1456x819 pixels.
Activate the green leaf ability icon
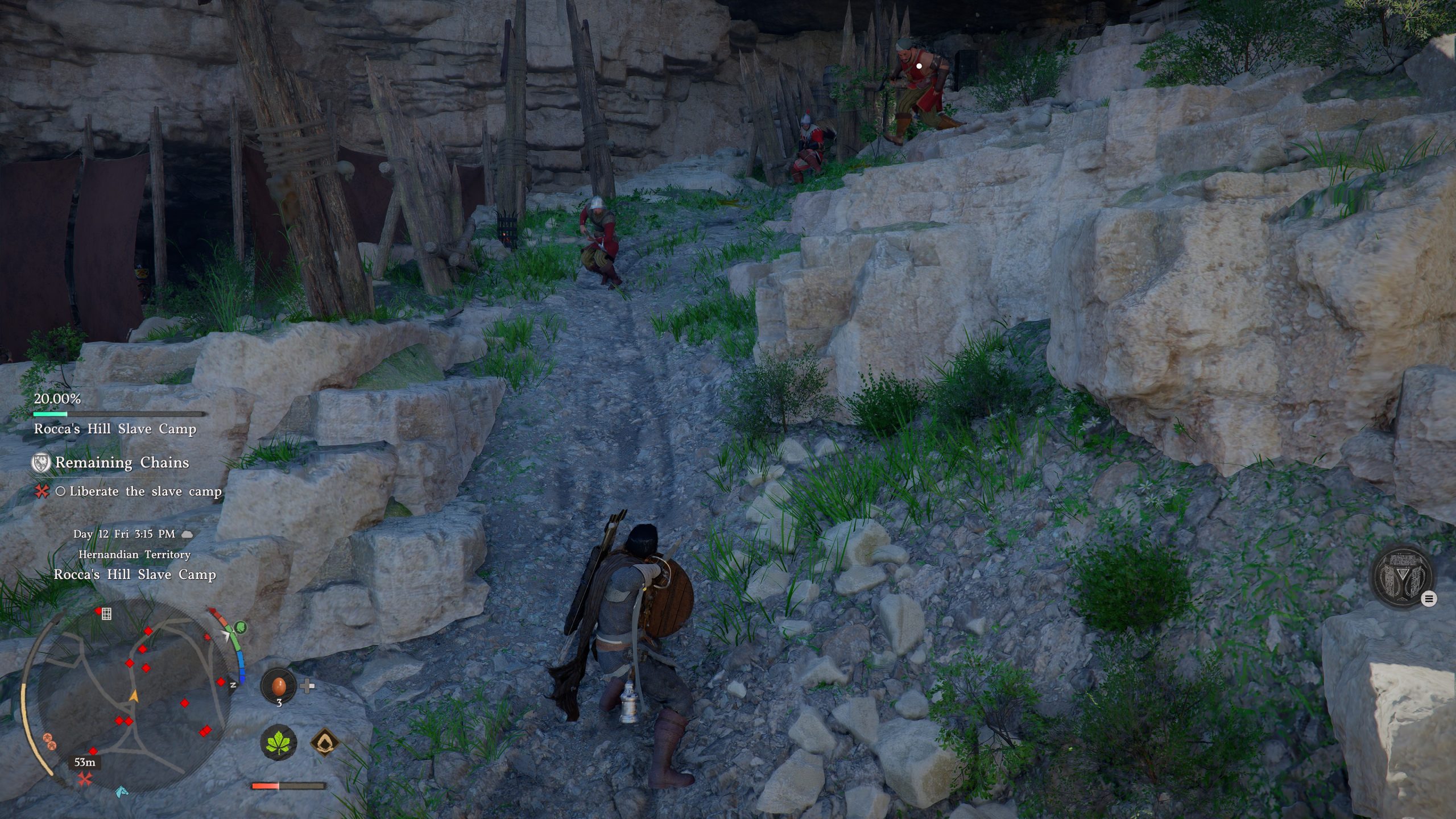(278, 742)
